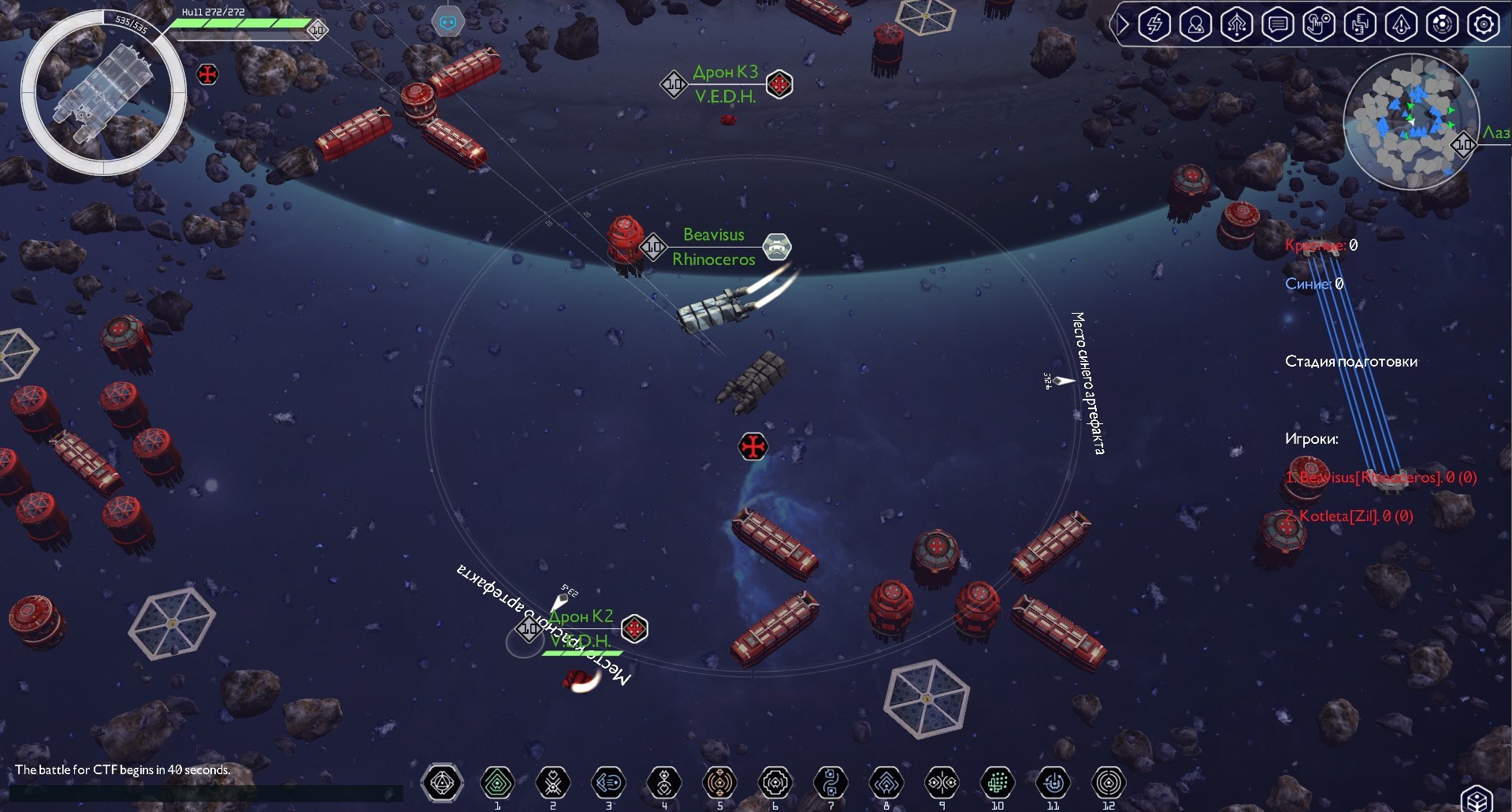Target the Дрон K3 drone marker
Viewport: 1512px width, 812px height.
click(x=779, y=84)
